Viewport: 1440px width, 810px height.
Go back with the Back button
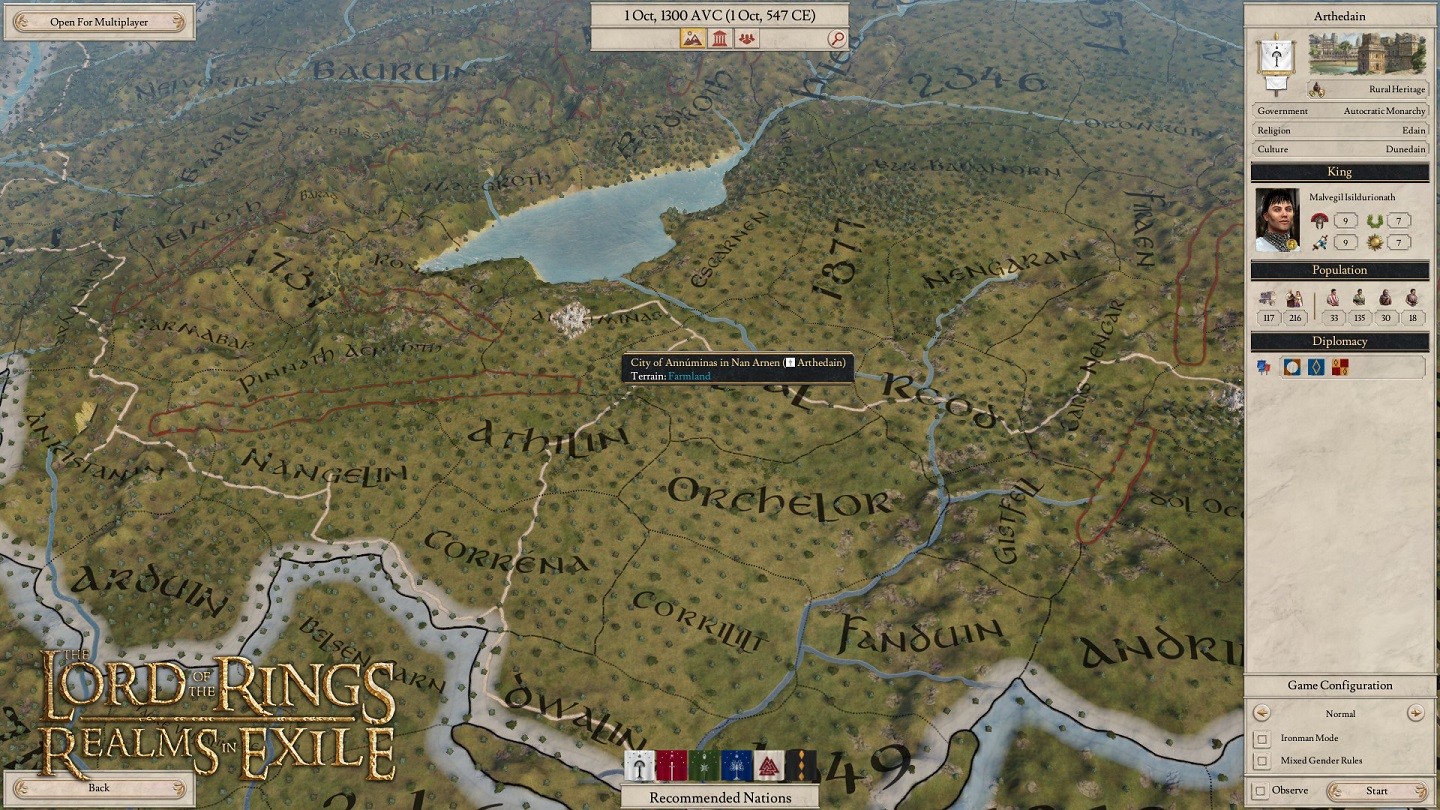[x=98, y=788]
